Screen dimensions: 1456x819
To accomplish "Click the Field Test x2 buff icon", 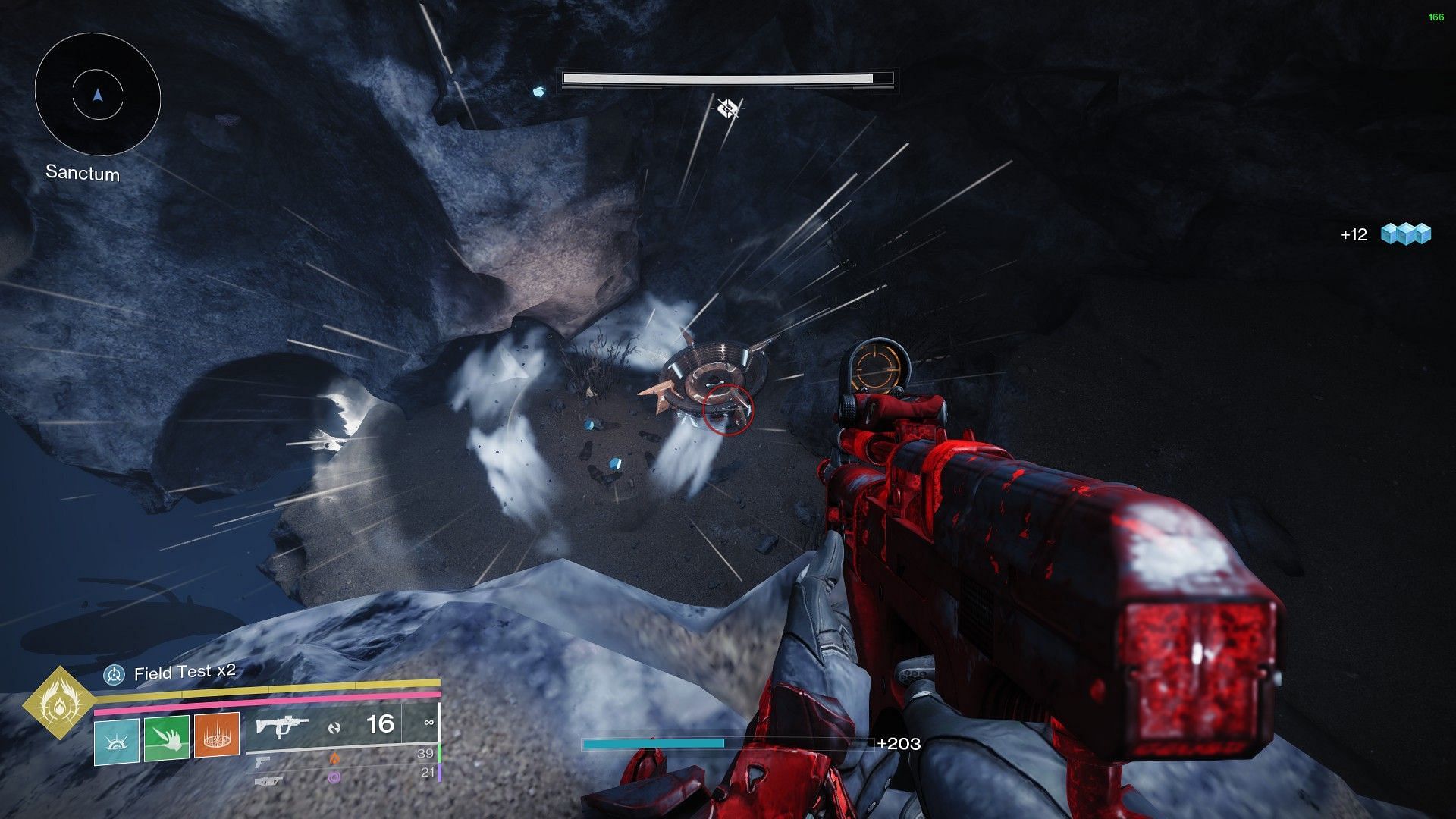I will pos(115,674).
